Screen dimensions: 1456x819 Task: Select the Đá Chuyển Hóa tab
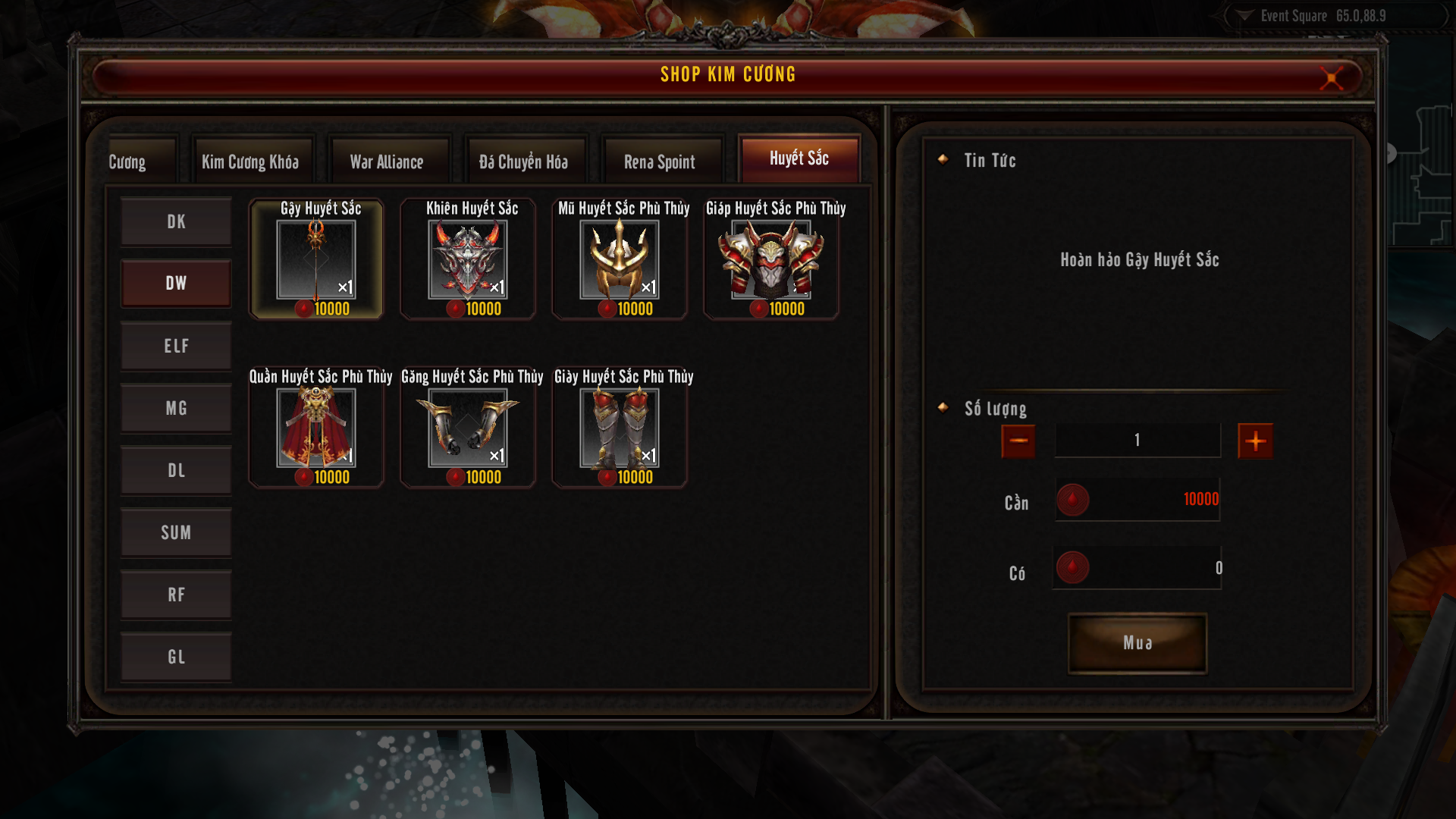pyautogui.click(x=523, y=162)
